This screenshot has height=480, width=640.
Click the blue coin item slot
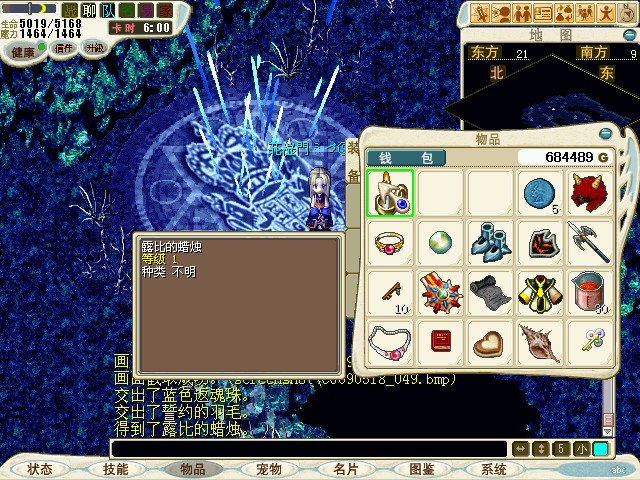coord(540,192)
